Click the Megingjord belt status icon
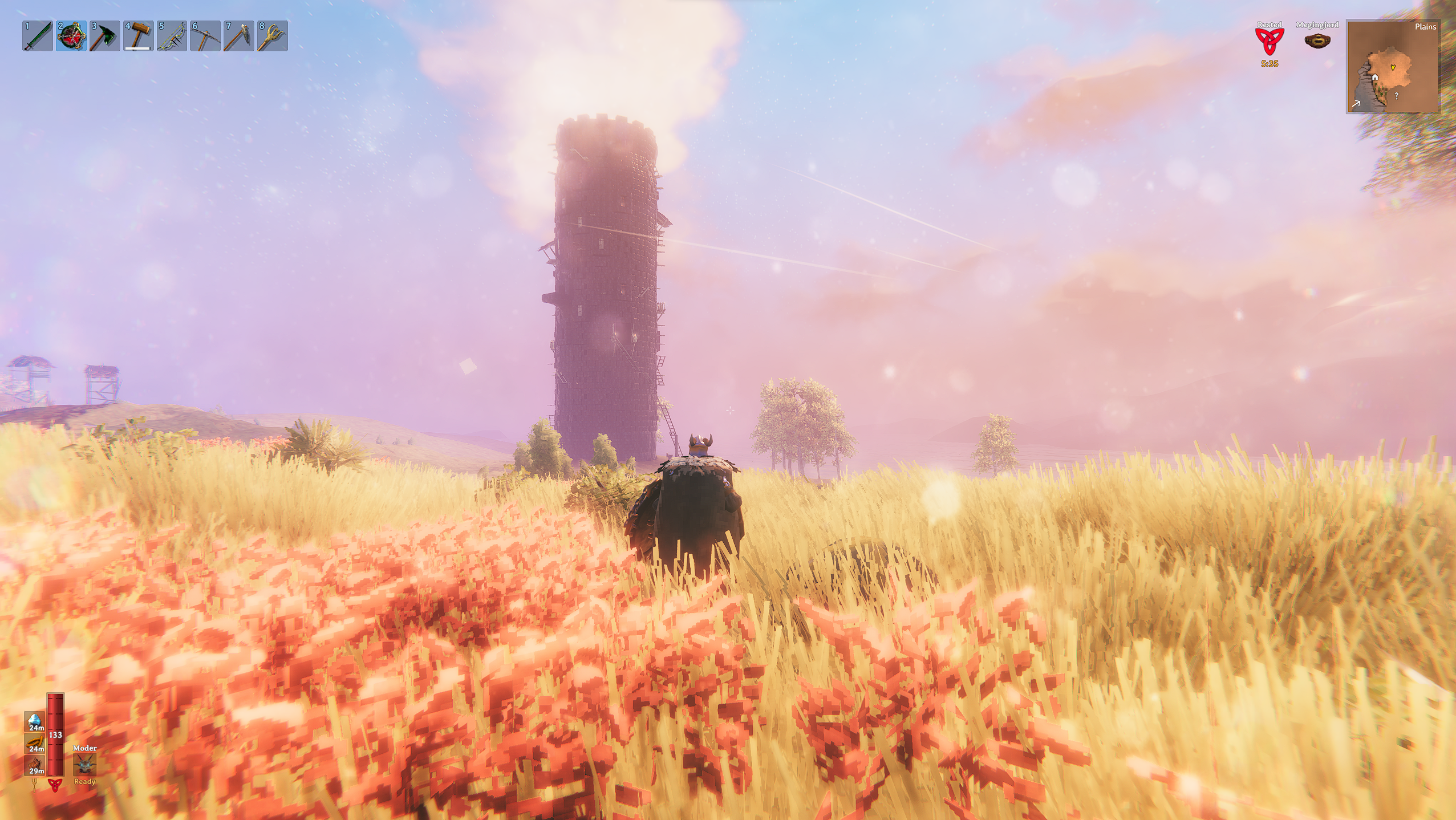1456x820 pixels. click(1317, 41)
